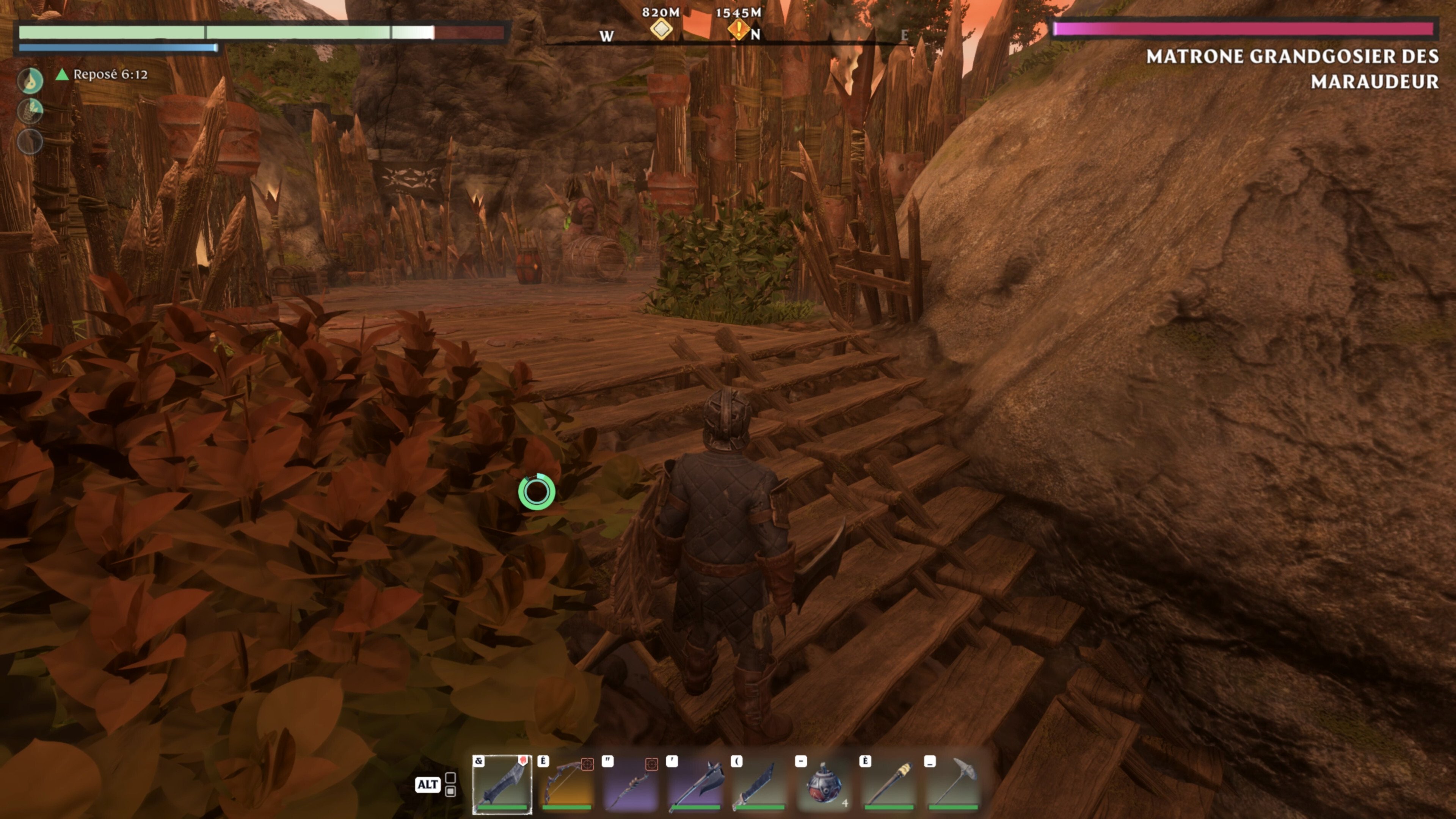Viewport: 1456px width, 819px height.
Task: Click the green Reposé triangle indicator
Action: click(62, 74)
